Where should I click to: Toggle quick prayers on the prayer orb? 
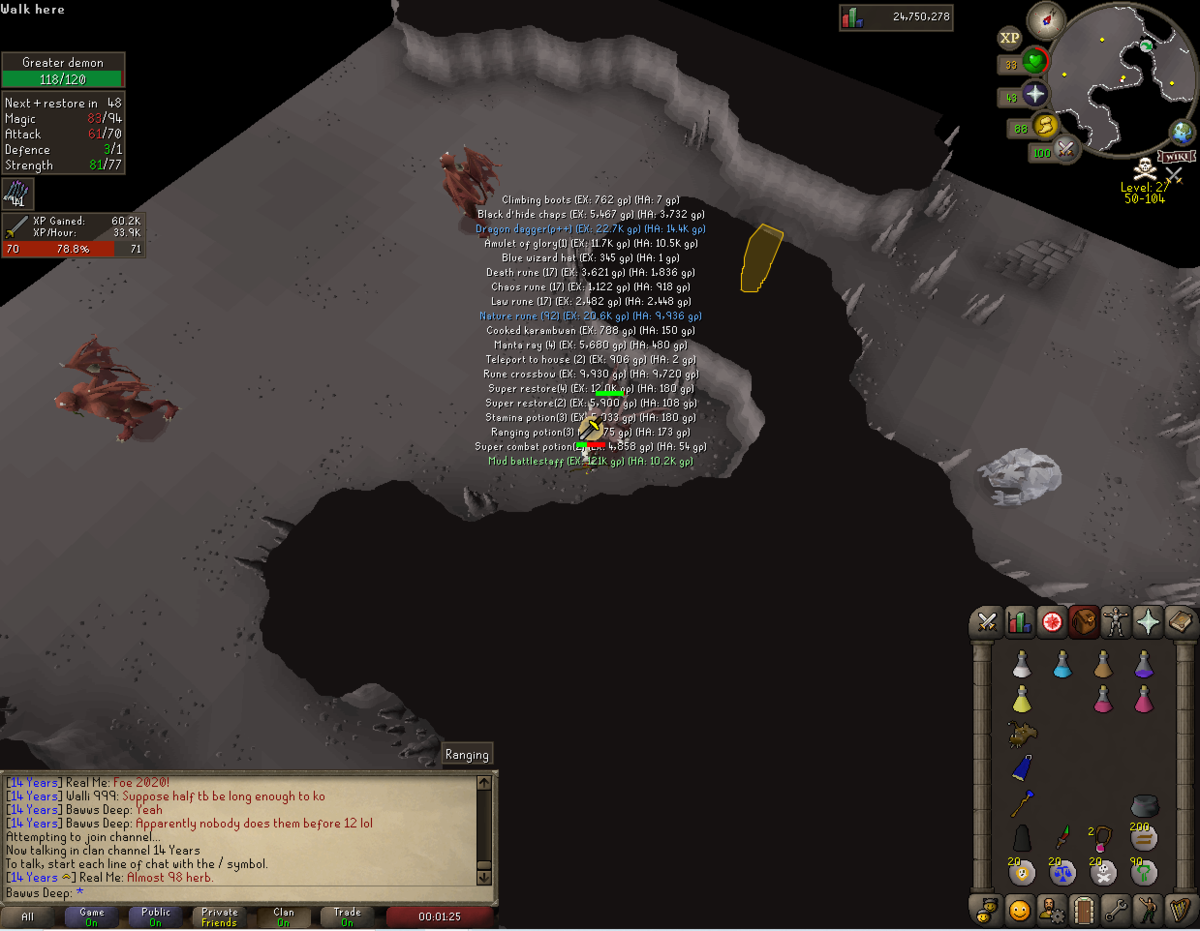click(x=1034, y=95)
